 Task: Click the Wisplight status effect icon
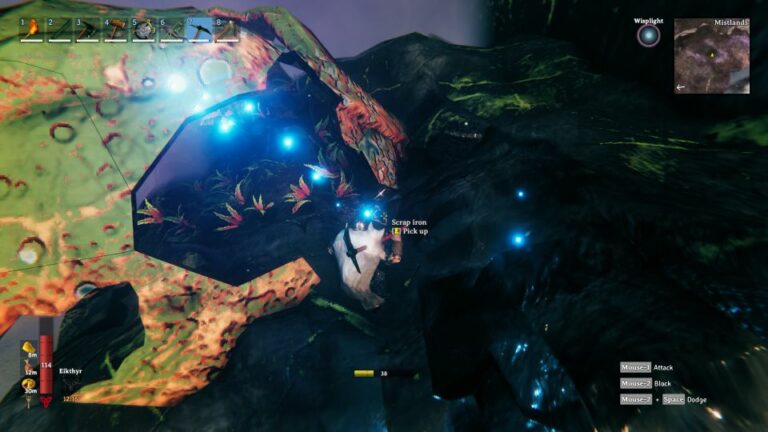pos(649,36)
